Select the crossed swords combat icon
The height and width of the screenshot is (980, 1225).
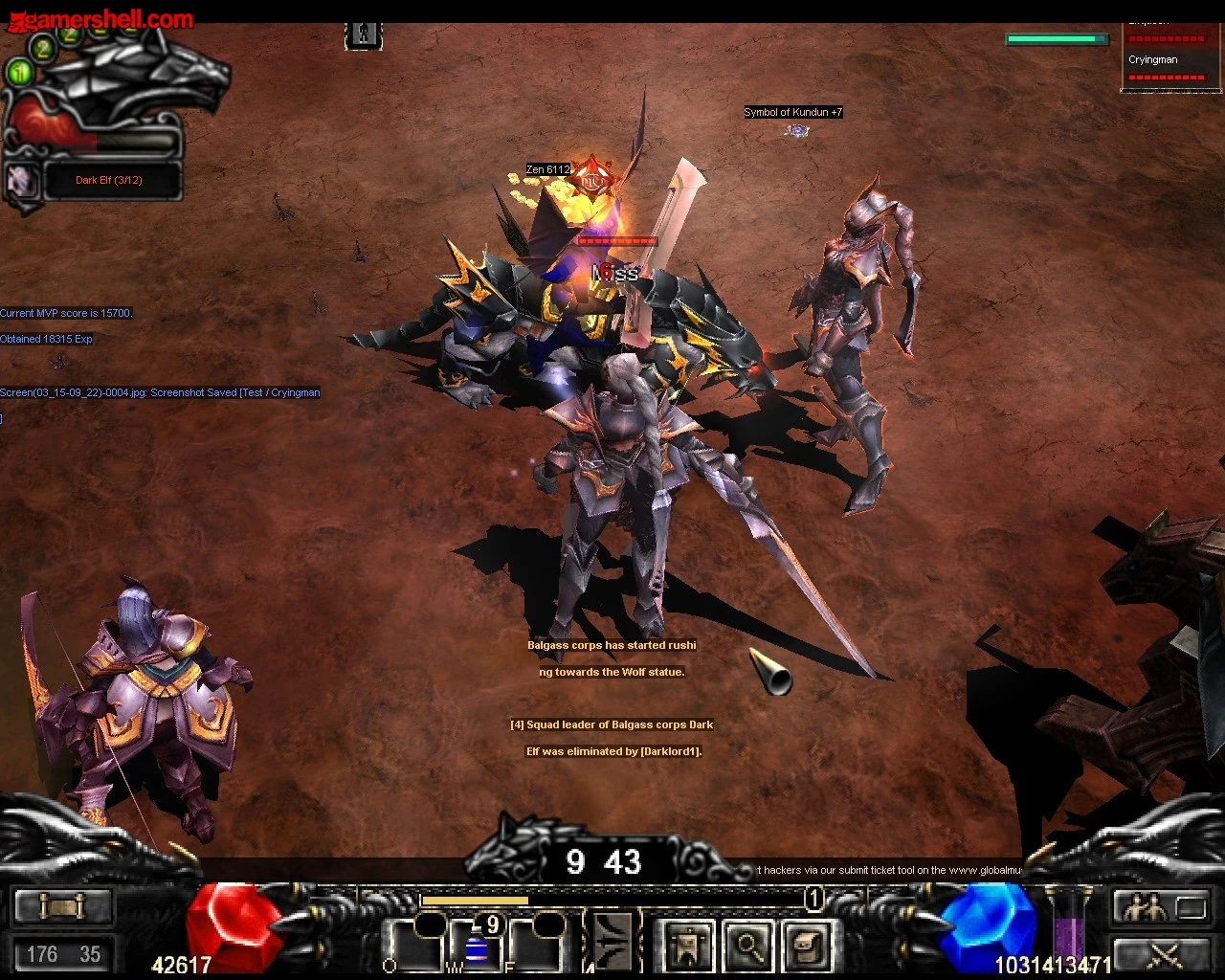(1166, 956)
